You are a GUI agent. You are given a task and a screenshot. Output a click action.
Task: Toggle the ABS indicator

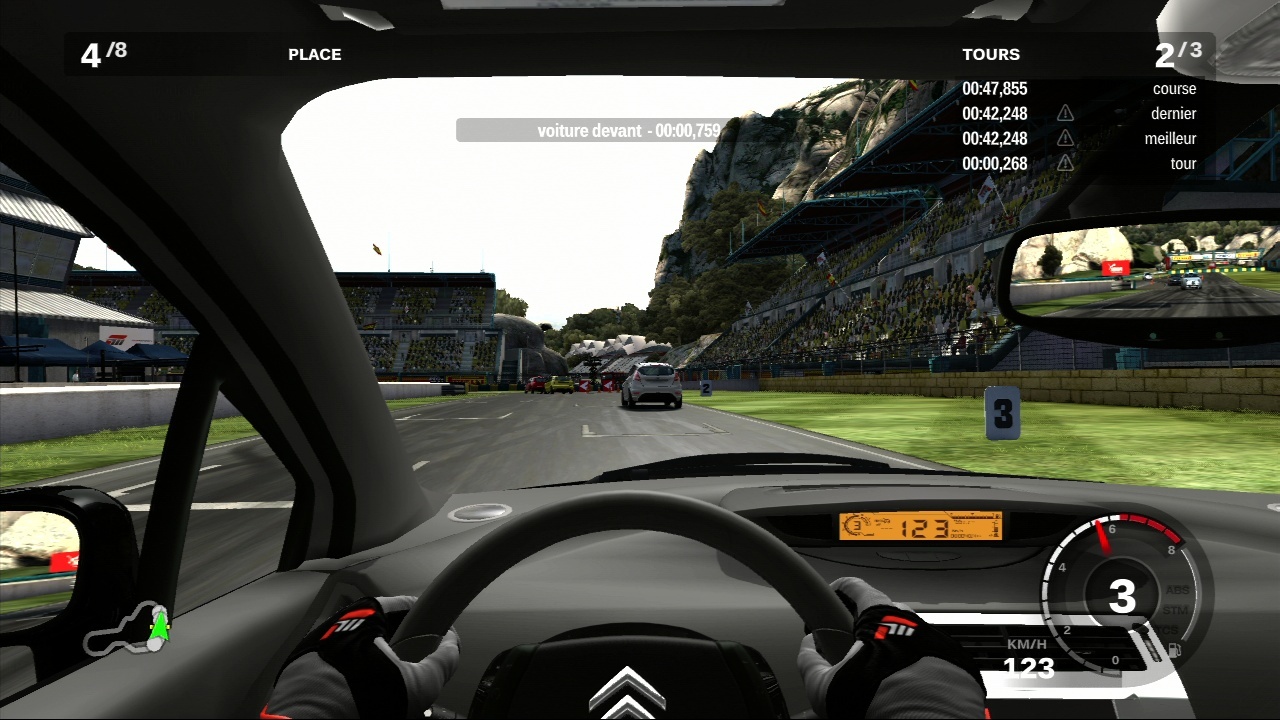1177,590
